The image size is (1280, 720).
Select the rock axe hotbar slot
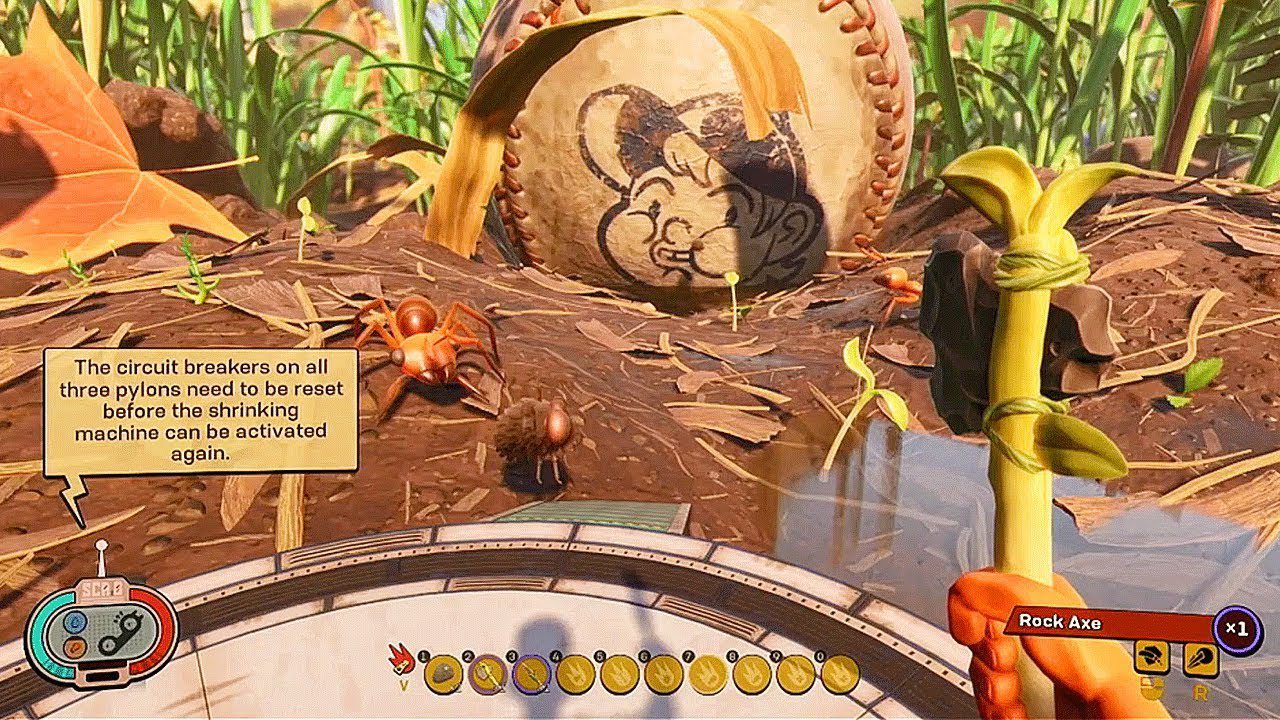[x=487, y=676]
